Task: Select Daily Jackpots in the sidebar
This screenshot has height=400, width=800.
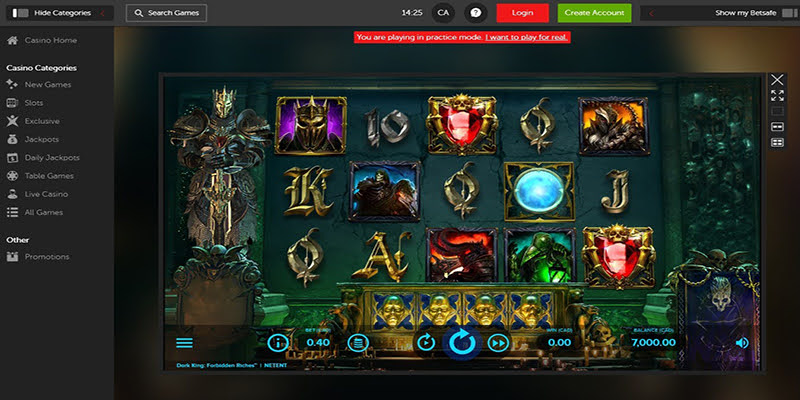Action: point(52,158)
